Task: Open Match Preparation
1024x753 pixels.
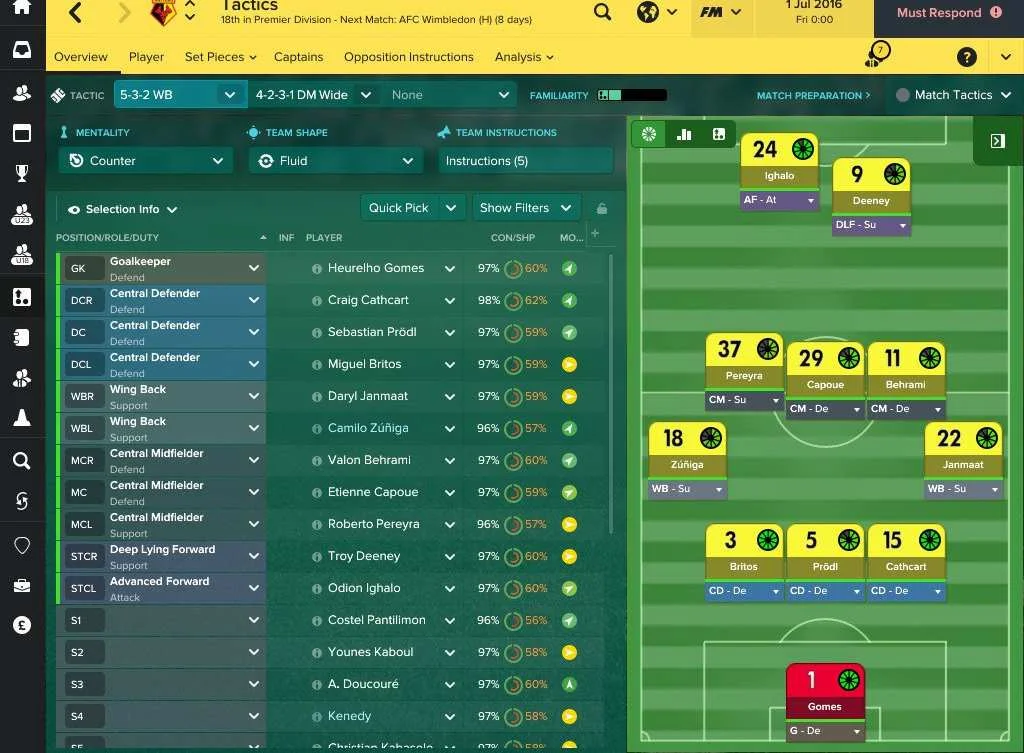Action: [x=812, y=96]
